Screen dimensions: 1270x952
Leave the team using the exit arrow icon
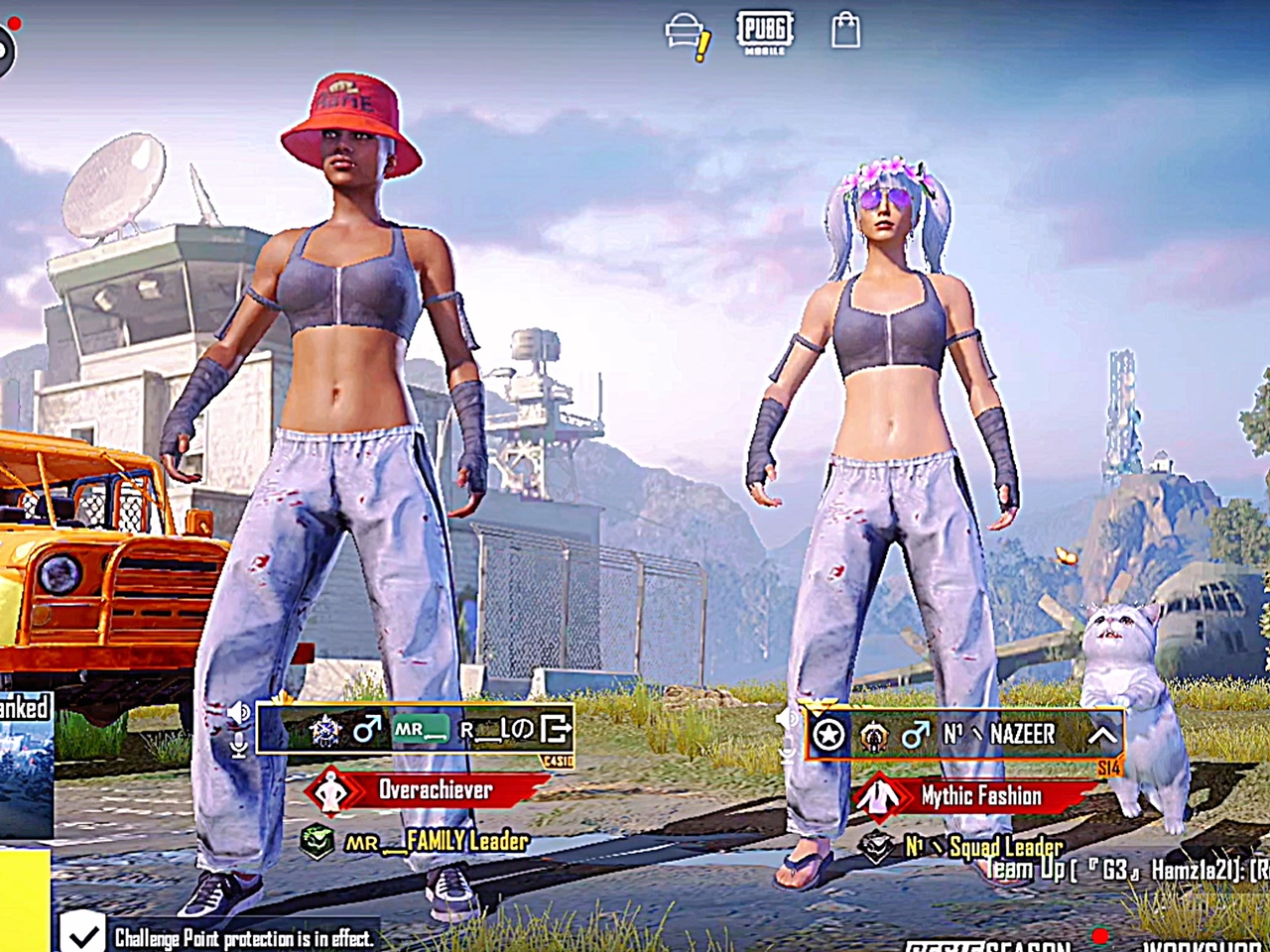point(556,730)
